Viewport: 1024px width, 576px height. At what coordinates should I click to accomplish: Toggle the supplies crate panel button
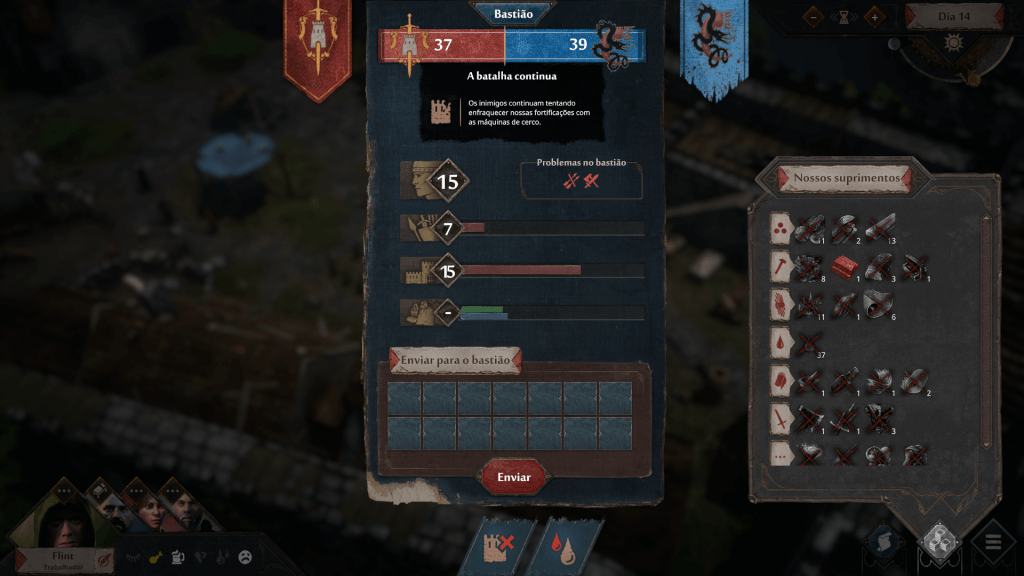(938, 541)
